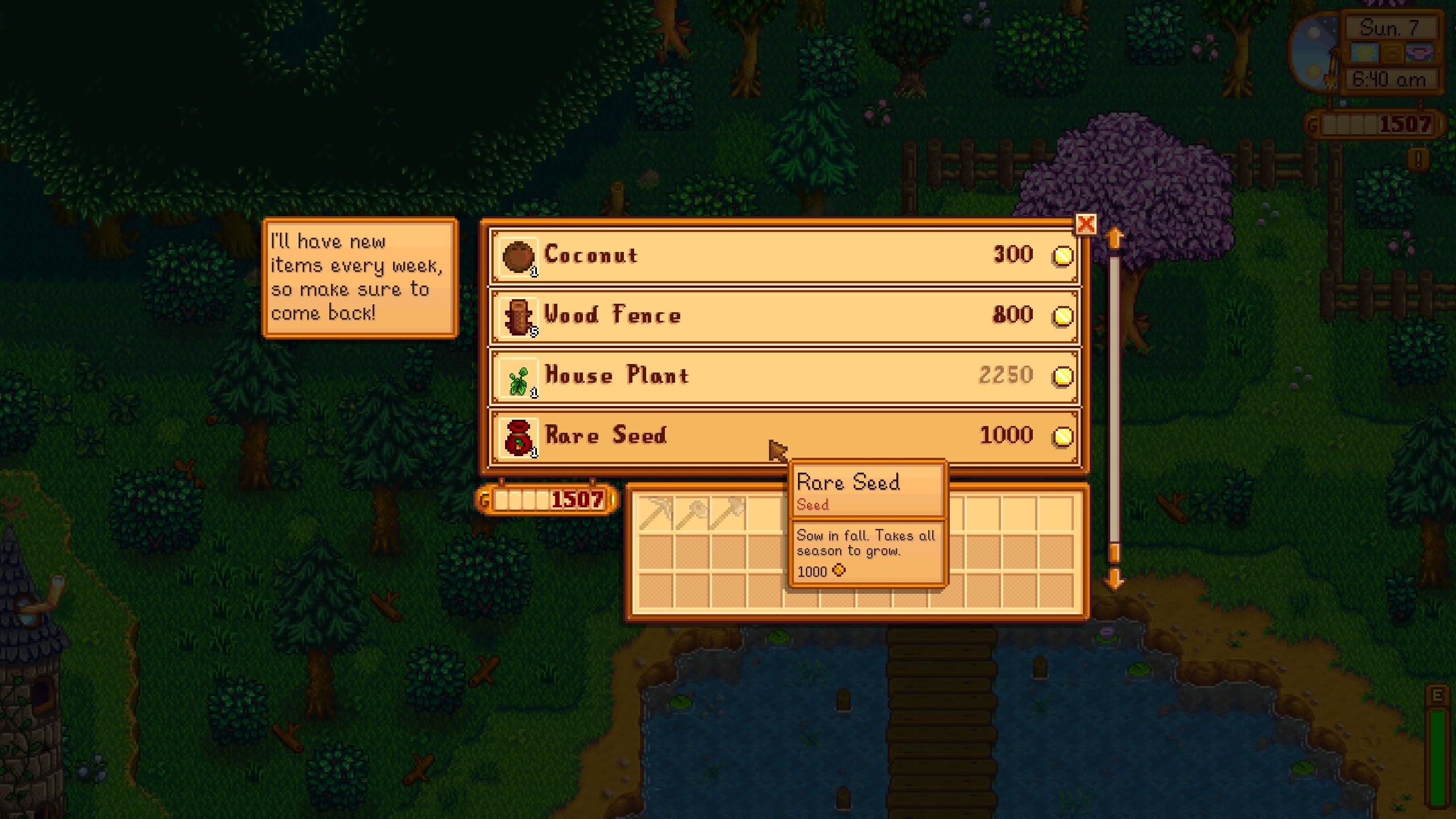Click the clock display in the corner
The height and width of the screenshot is (819, 1456).
pyautogui.click(x=1389, y=80)
